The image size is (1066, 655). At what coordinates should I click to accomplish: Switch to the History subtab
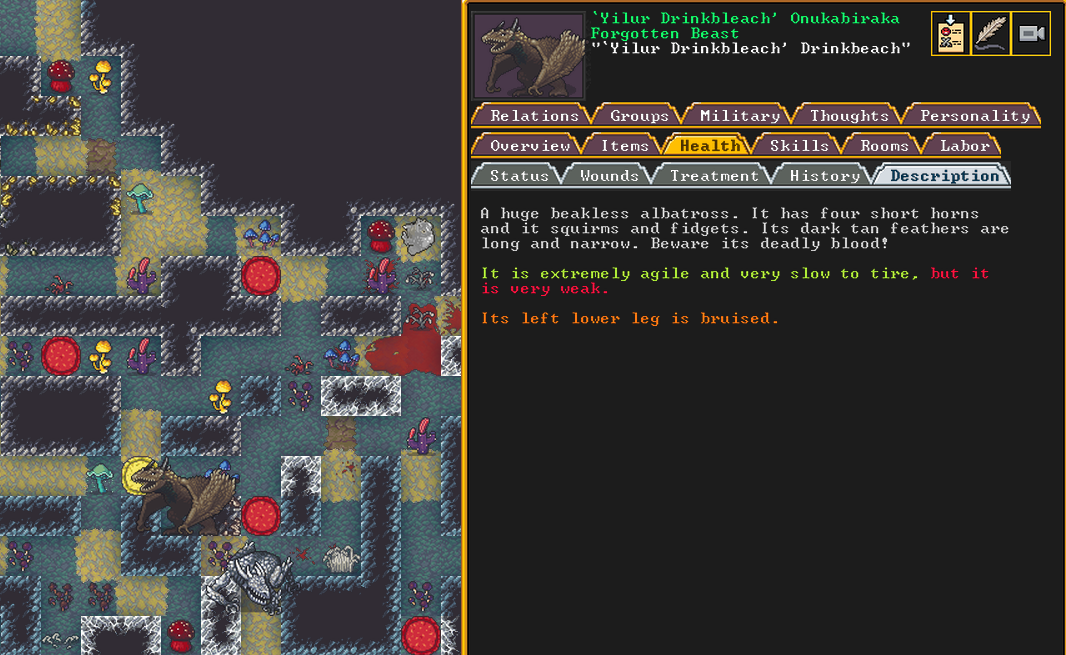click(x=824, y=176)
